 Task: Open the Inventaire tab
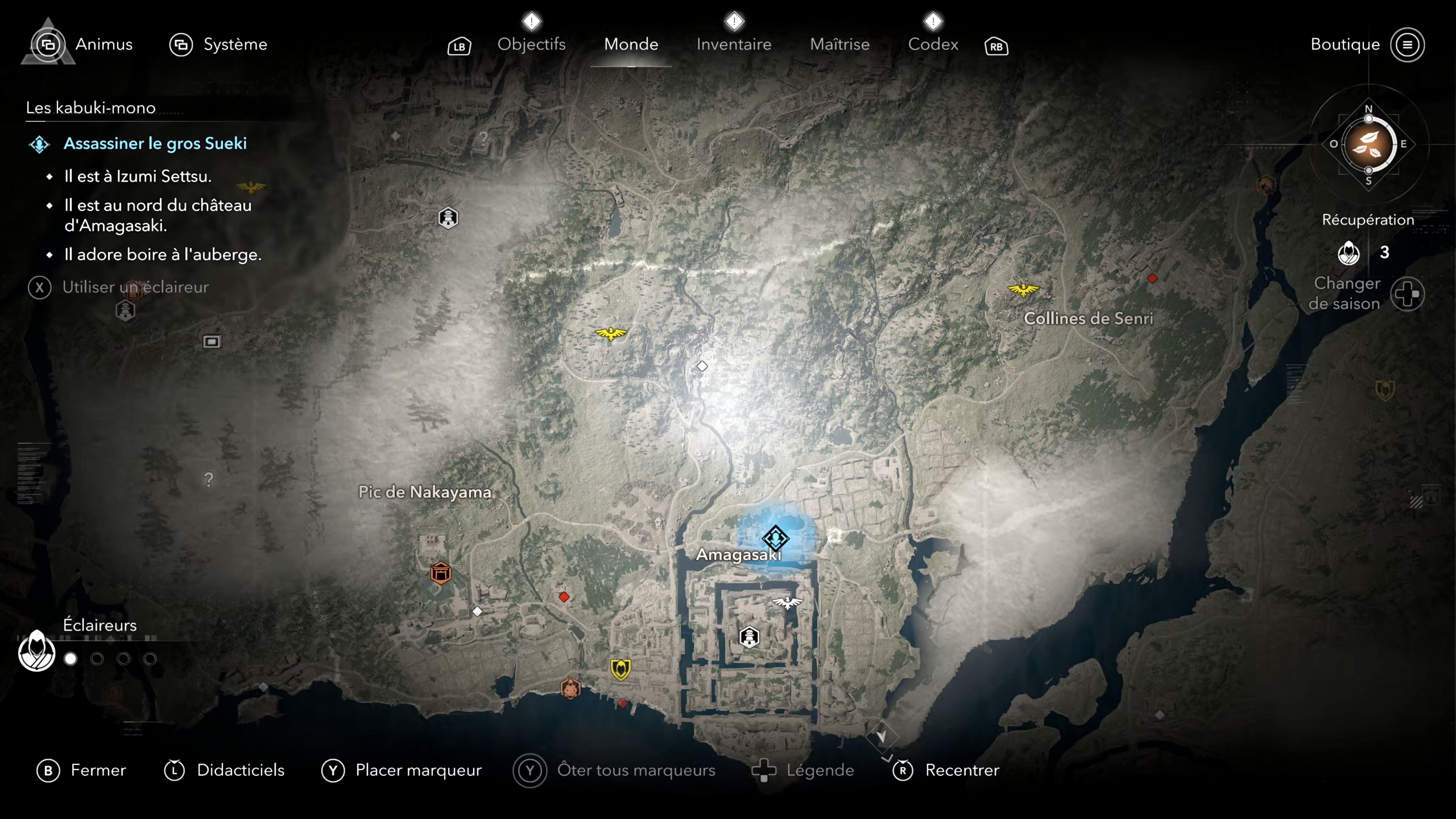tap(733, 44)
